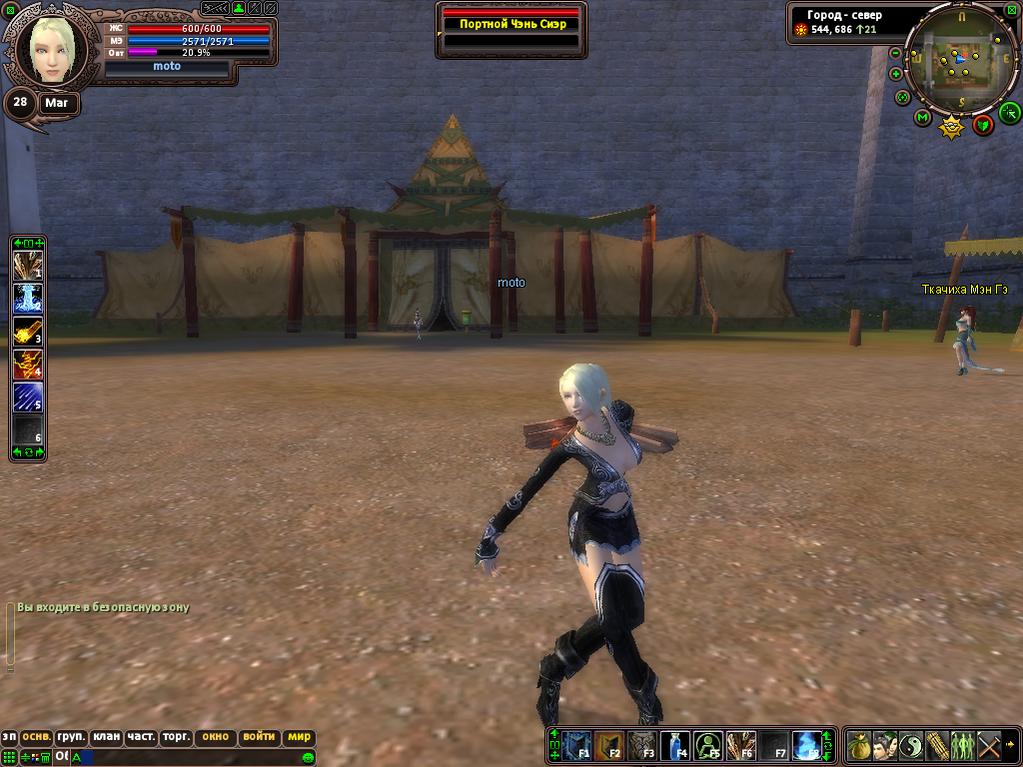This screenshot has width=1023, height=767.
Task: Activate the green meditation skill in F5
Action: (708, 745)
